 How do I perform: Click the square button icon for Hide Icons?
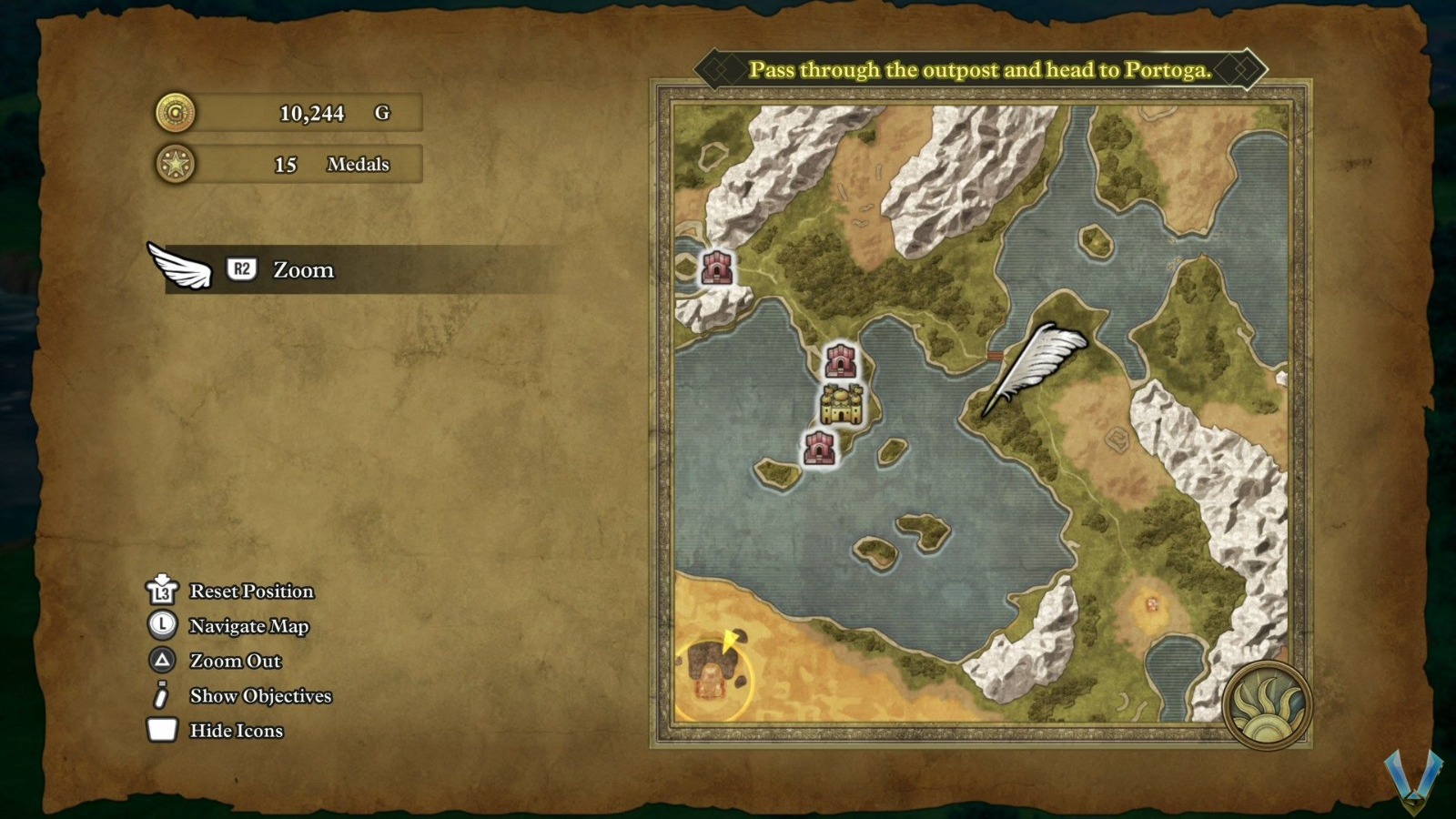click(160, 730)
